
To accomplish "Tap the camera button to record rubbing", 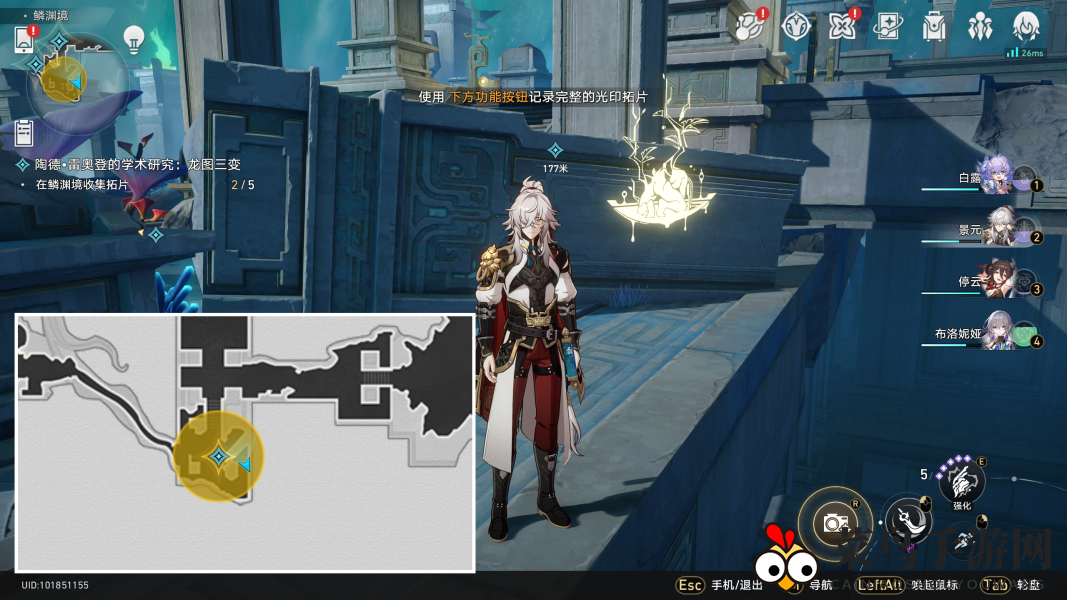I will tap(832, 521).
